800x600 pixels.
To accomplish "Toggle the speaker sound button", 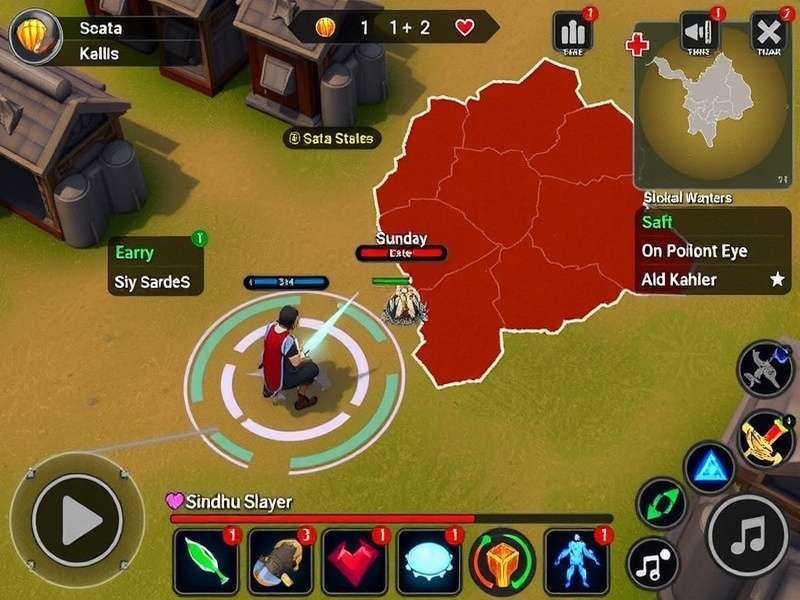I will coord(699,32).
